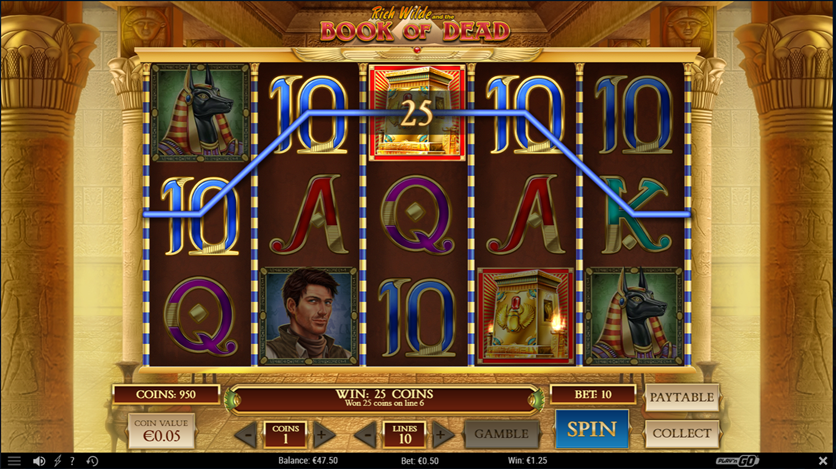Toggle the lightning bolt fast-play icon
Viewport: 836px width, 469px height.
[x=57, y=461]
